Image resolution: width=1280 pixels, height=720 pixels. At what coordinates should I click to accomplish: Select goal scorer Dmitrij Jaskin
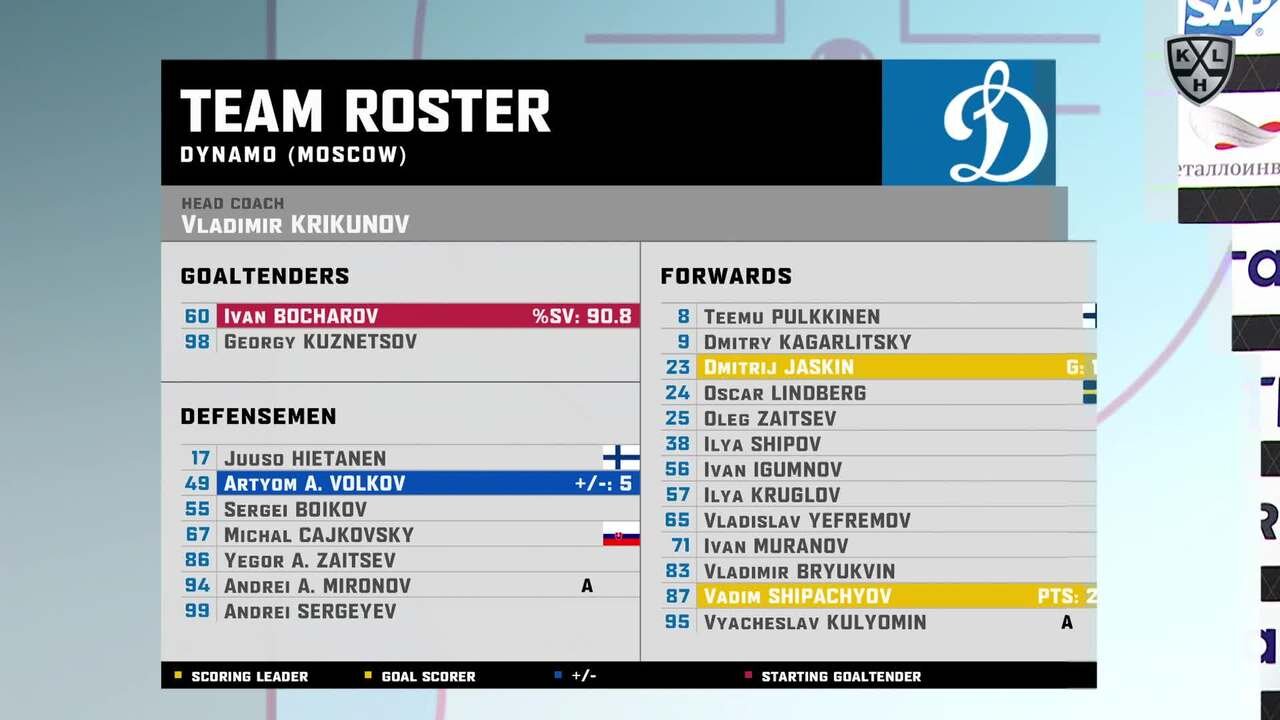pyautogui.click(x=878, y=367)
